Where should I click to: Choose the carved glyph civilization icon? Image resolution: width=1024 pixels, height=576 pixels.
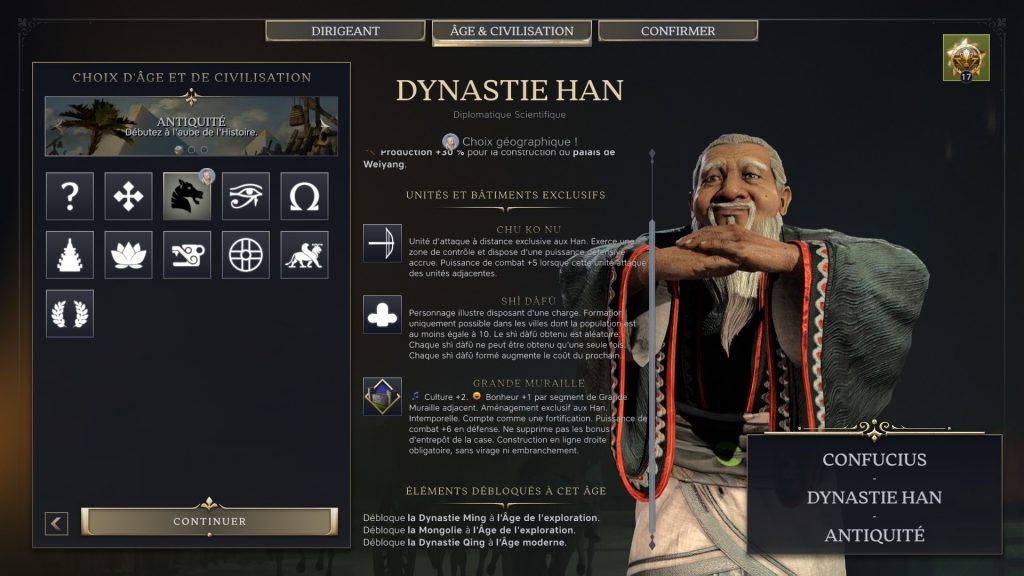click(x=187, y=255)
